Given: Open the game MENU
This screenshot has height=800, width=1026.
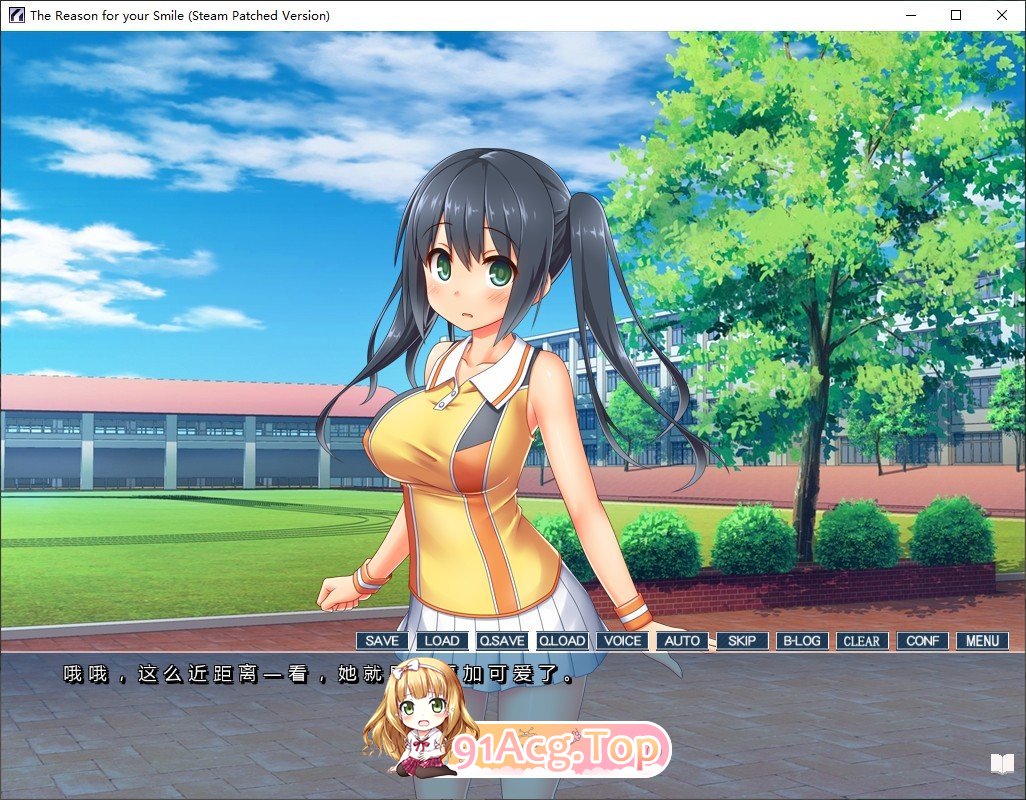Looking at the screenshot, I should tap(982, 641).
